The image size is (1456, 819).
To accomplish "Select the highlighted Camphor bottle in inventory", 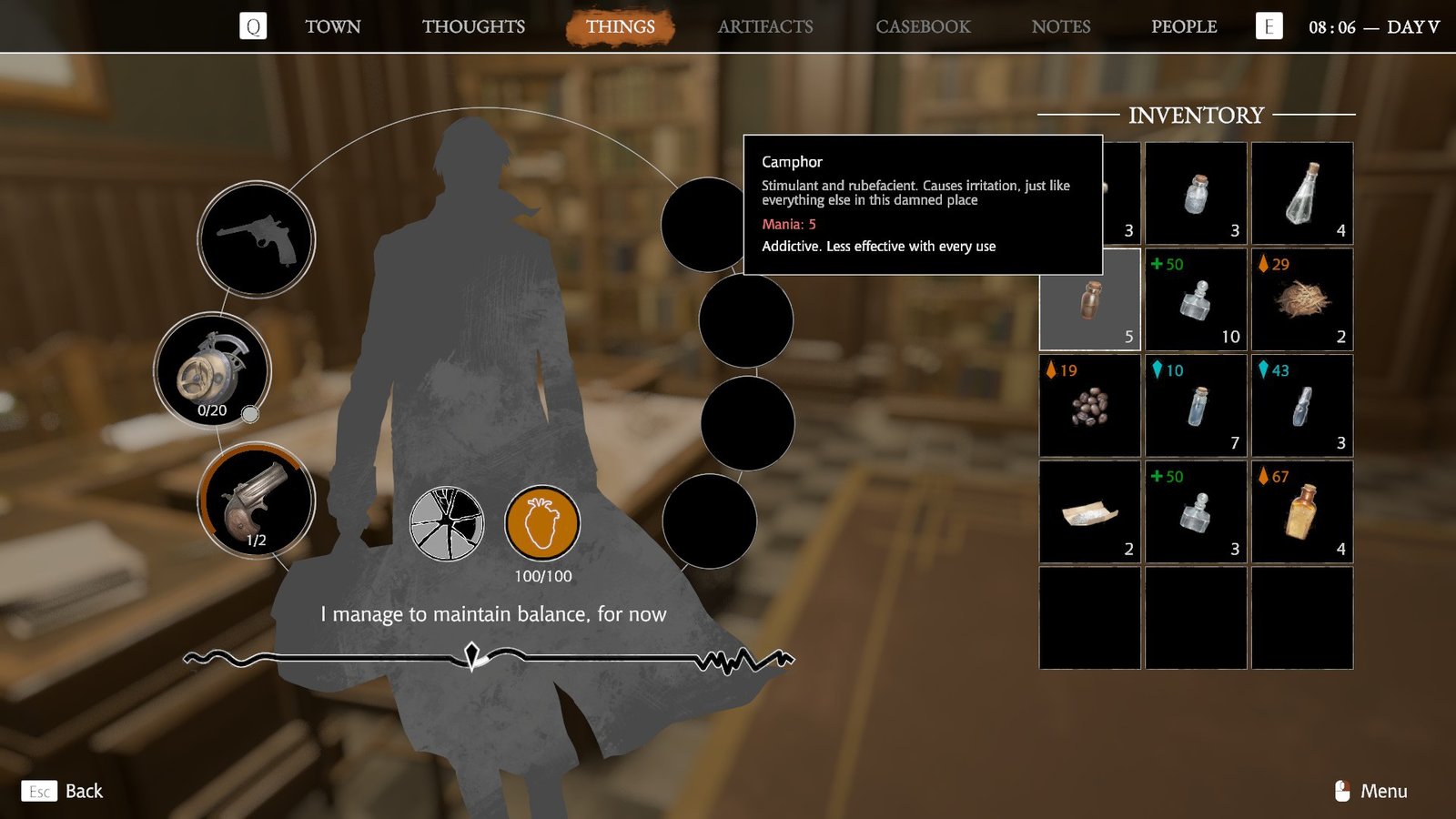I will click(x=1088, y=300).
